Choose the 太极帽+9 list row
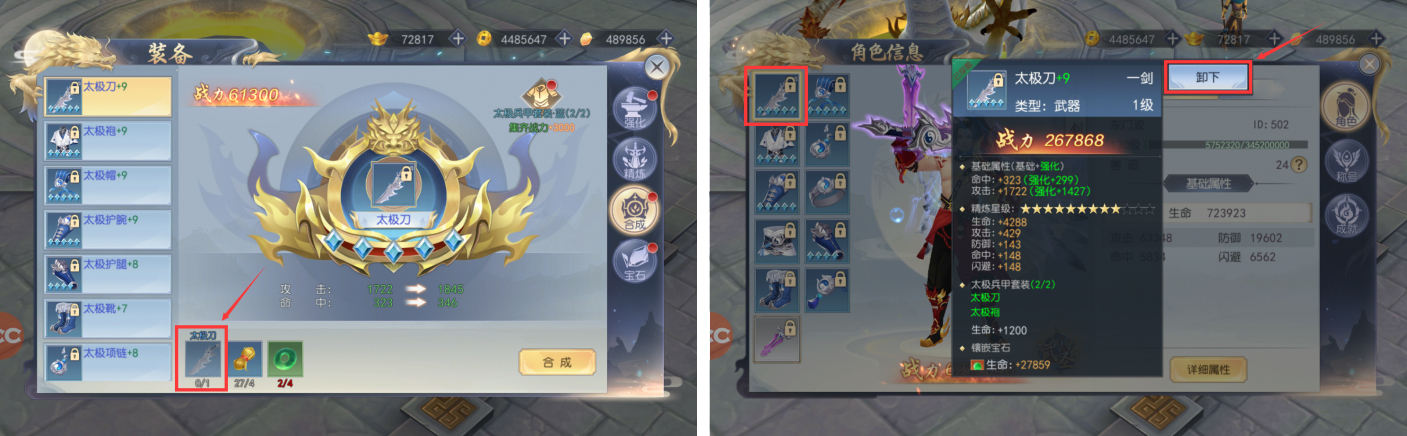The height and width of the screenshot is (436, 1407). pos(107,186)
